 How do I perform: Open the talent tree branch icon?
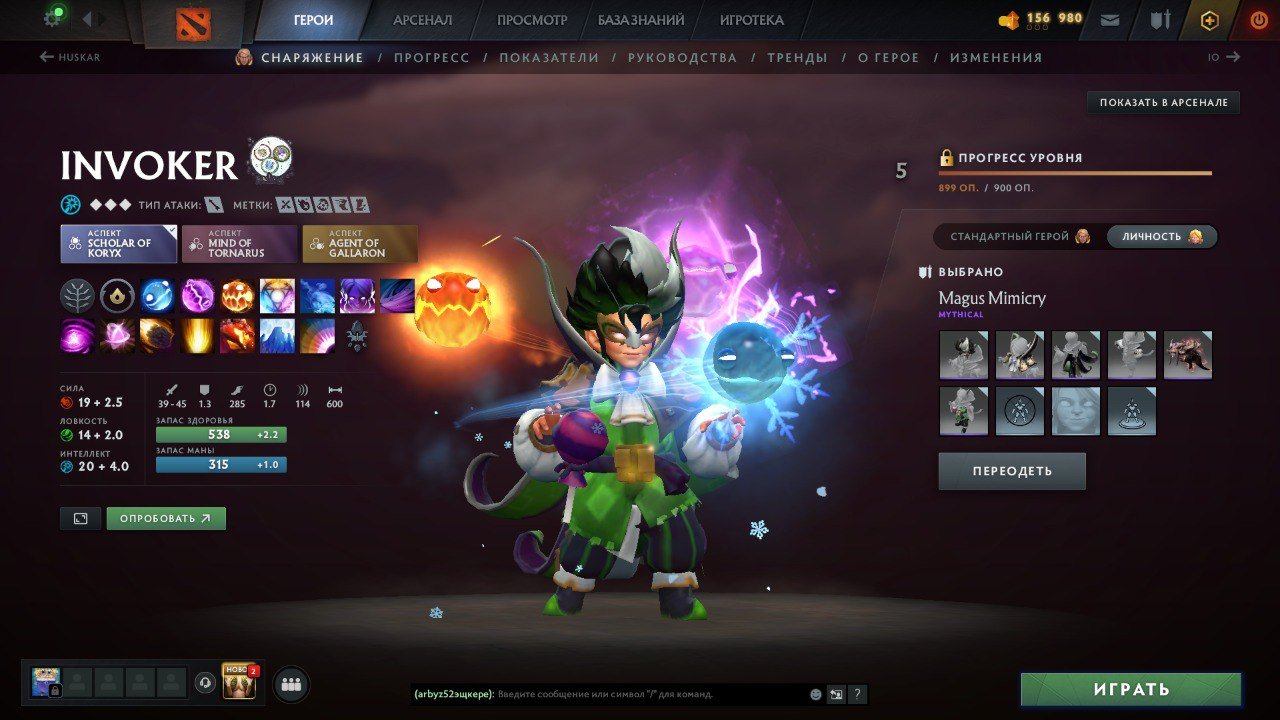[x=77, y=295]
